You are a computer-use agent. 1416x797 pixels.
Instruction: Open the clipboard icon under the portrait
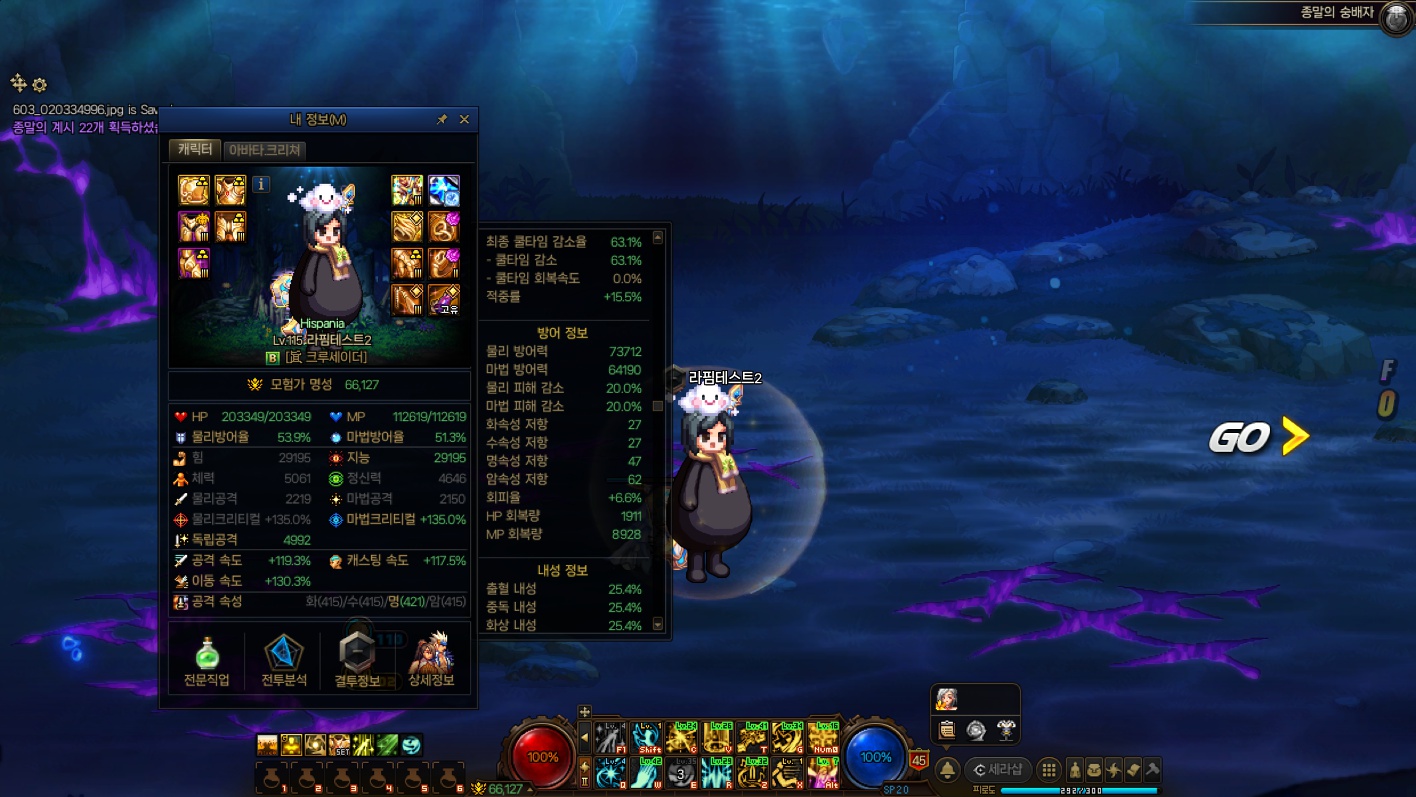[947, 731]
